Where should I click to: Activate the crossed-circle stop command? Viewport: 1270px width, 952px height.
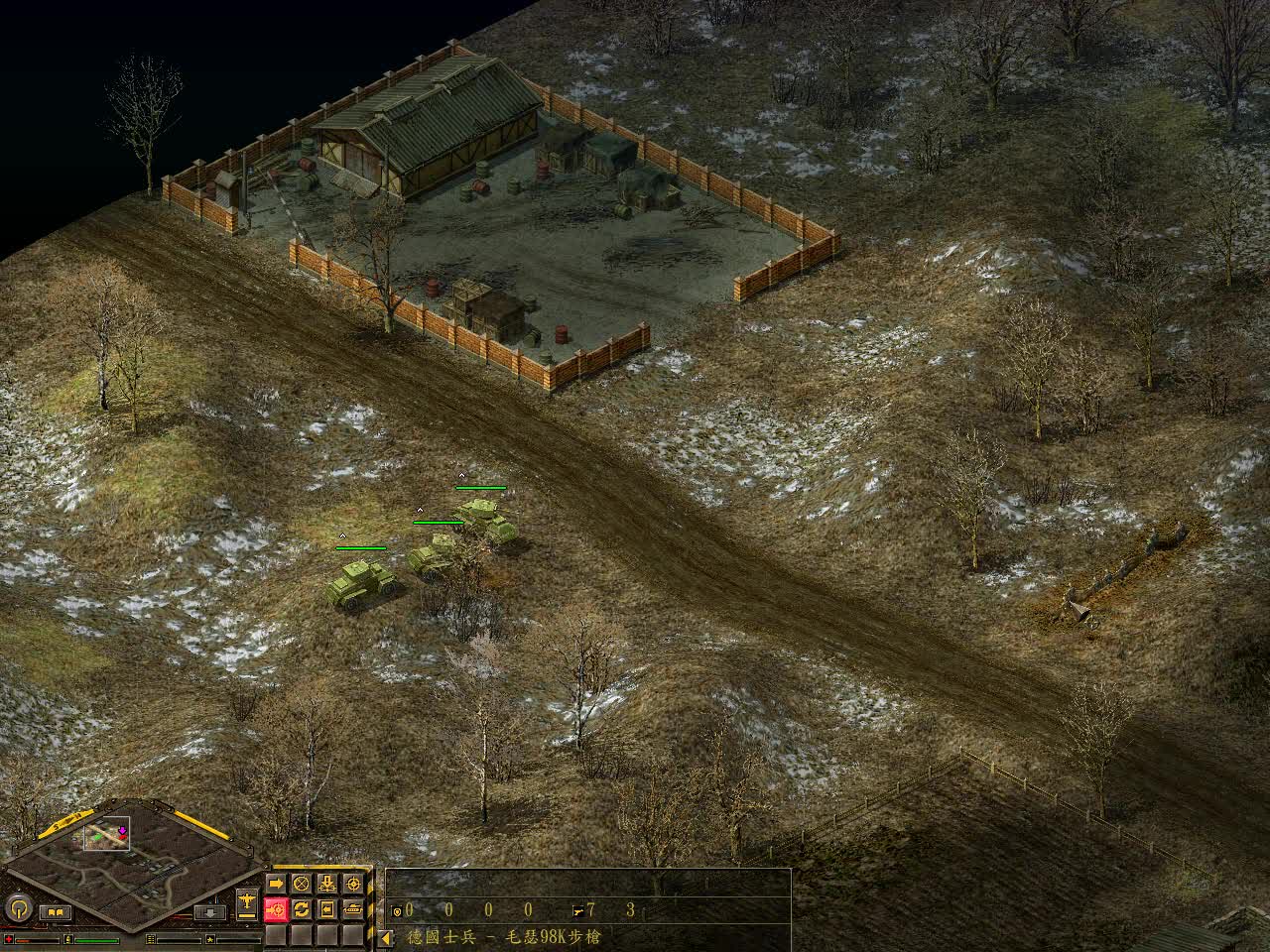click(302, 884)
